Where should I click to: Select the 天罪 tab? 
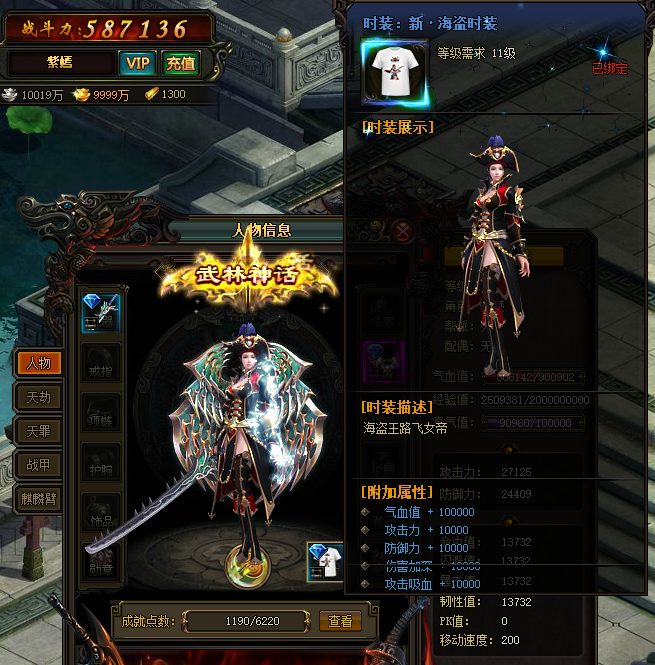(x=38, y=431)
